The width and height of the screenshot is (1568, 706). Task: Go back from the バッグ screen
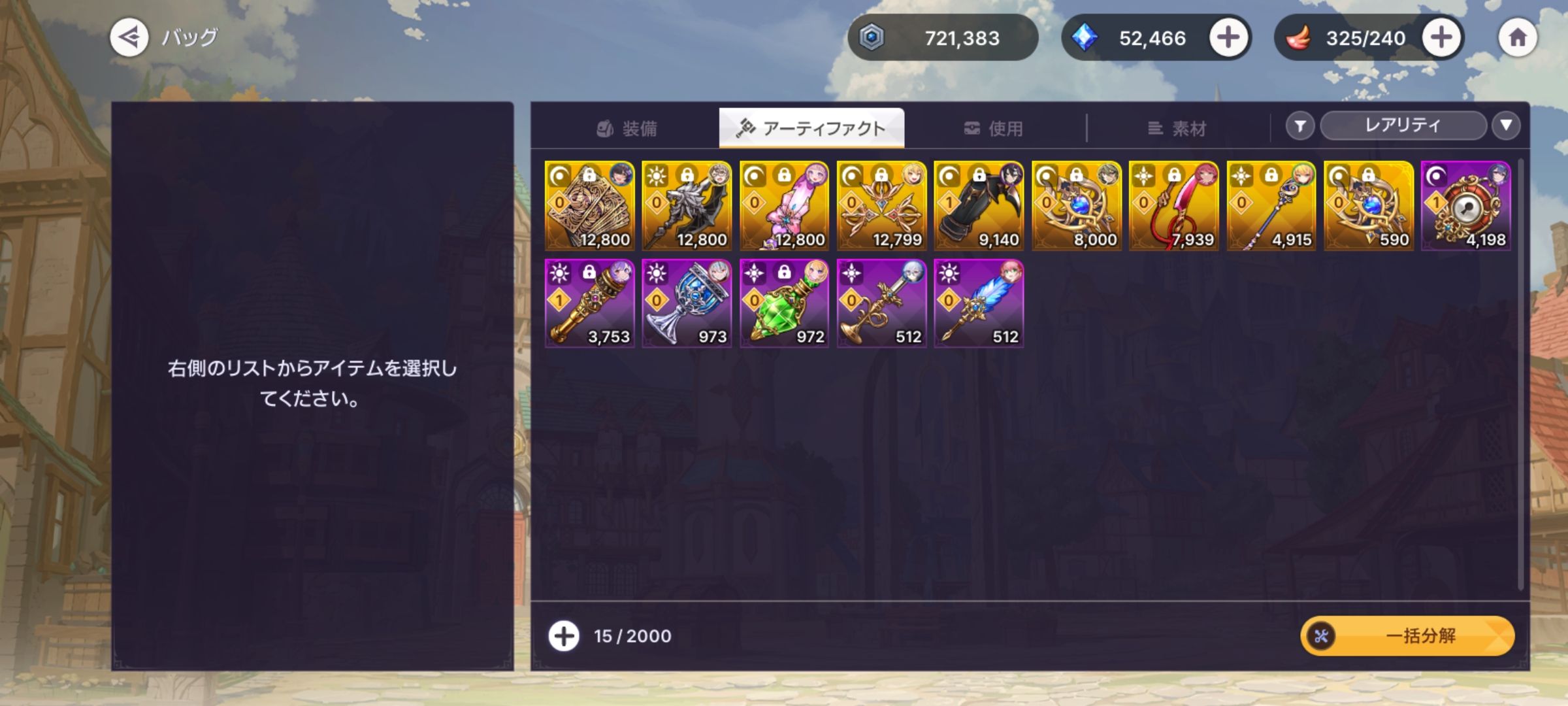tap(129, 37)
